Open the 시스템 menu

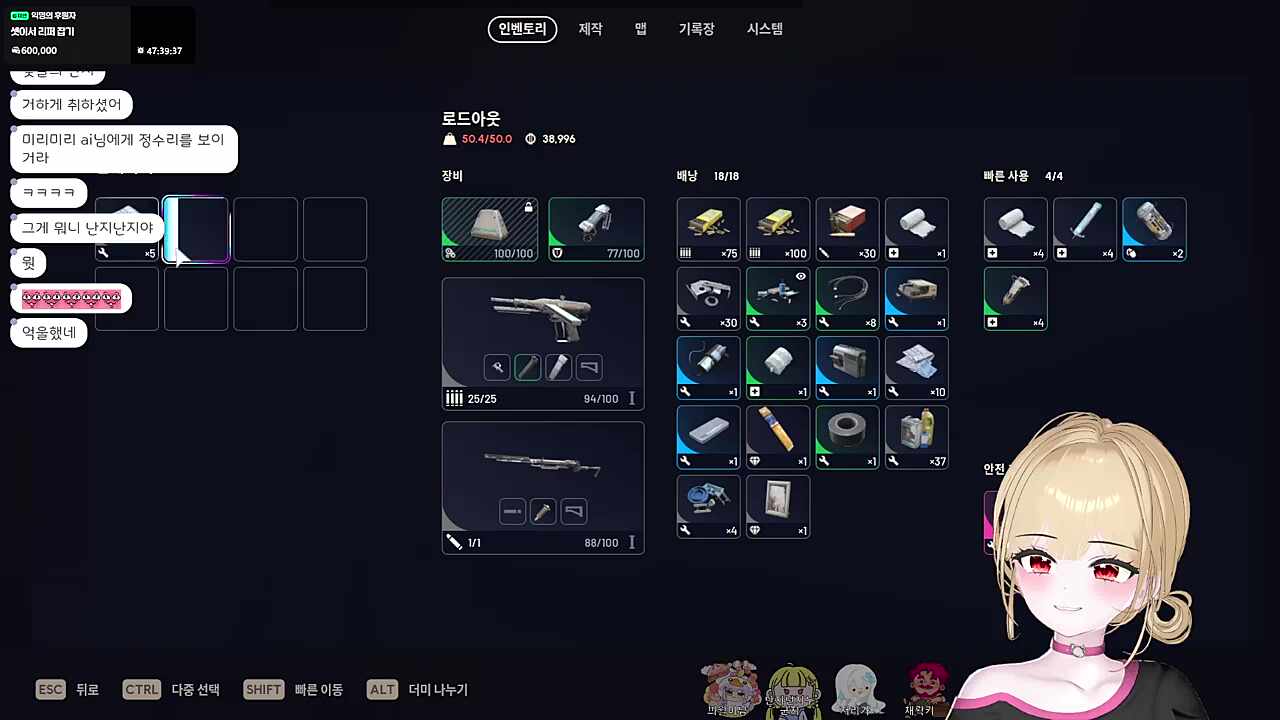[764, 29]
